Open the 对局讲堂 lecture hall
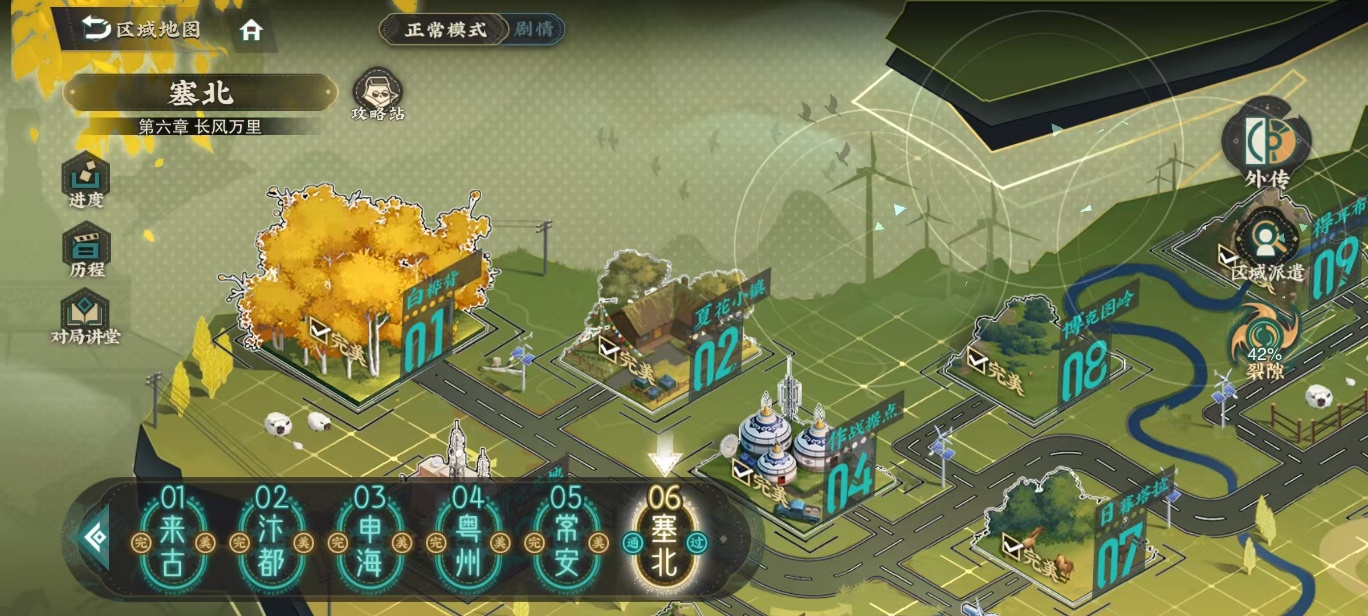This screenshot has height=616, width=1368. (x=86, y=316)
